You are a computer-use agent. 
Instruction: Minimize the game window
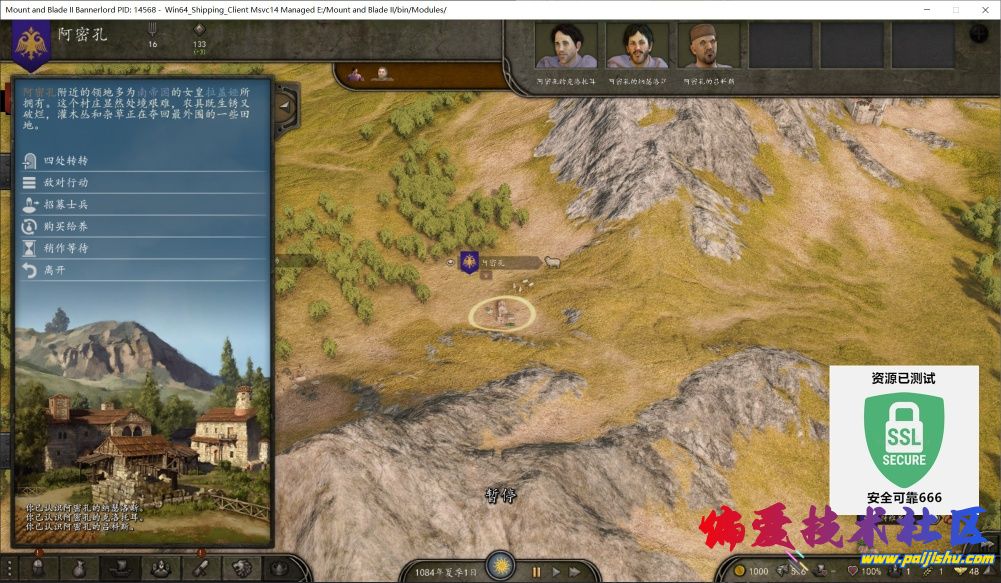(x=926, y=9)
